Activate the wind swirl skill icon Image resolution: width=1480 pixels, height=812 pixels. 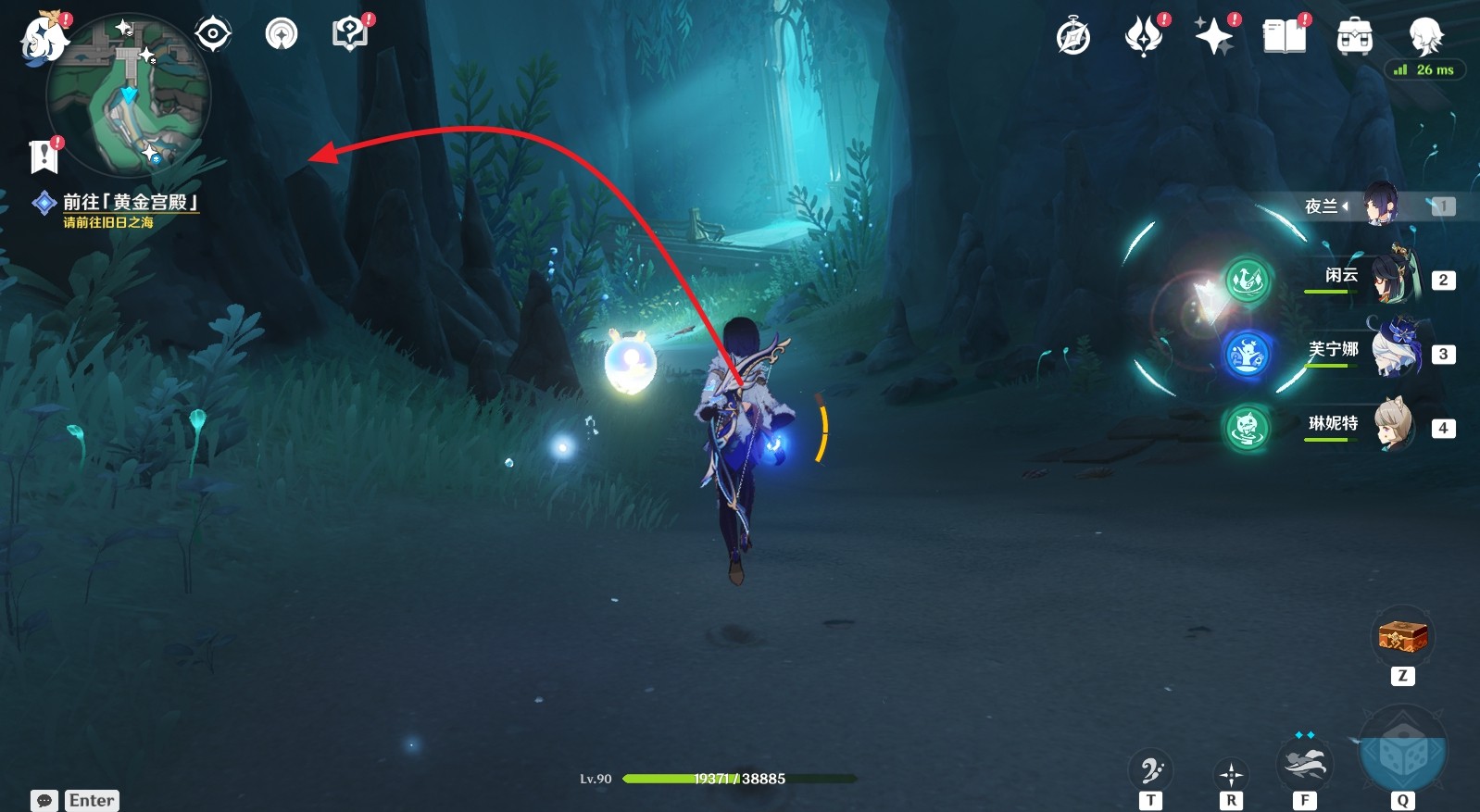[x=1304, y=765]
